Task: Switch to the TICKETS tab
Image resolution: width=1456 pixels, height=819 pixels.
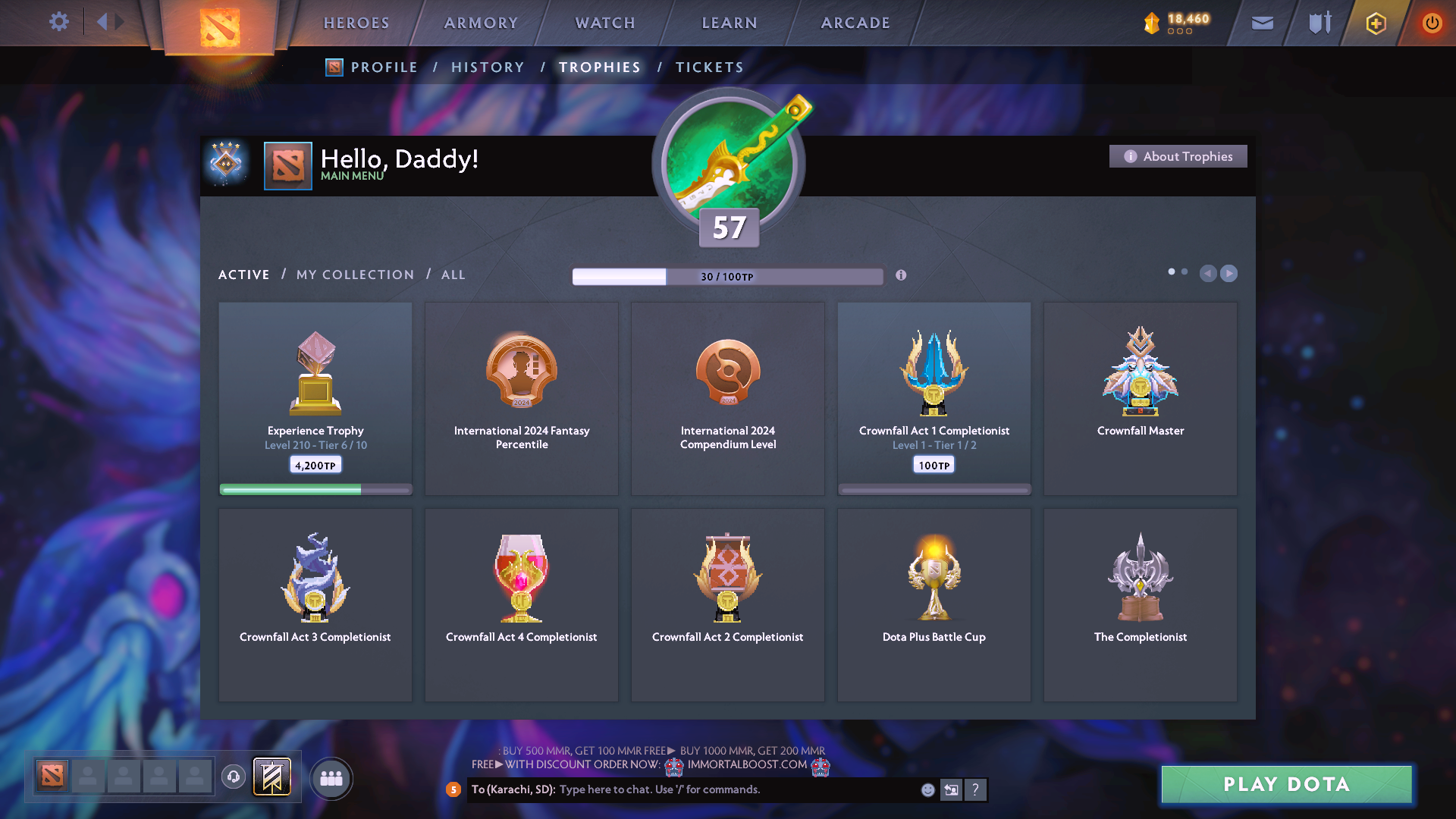Action: coord(709,67)
